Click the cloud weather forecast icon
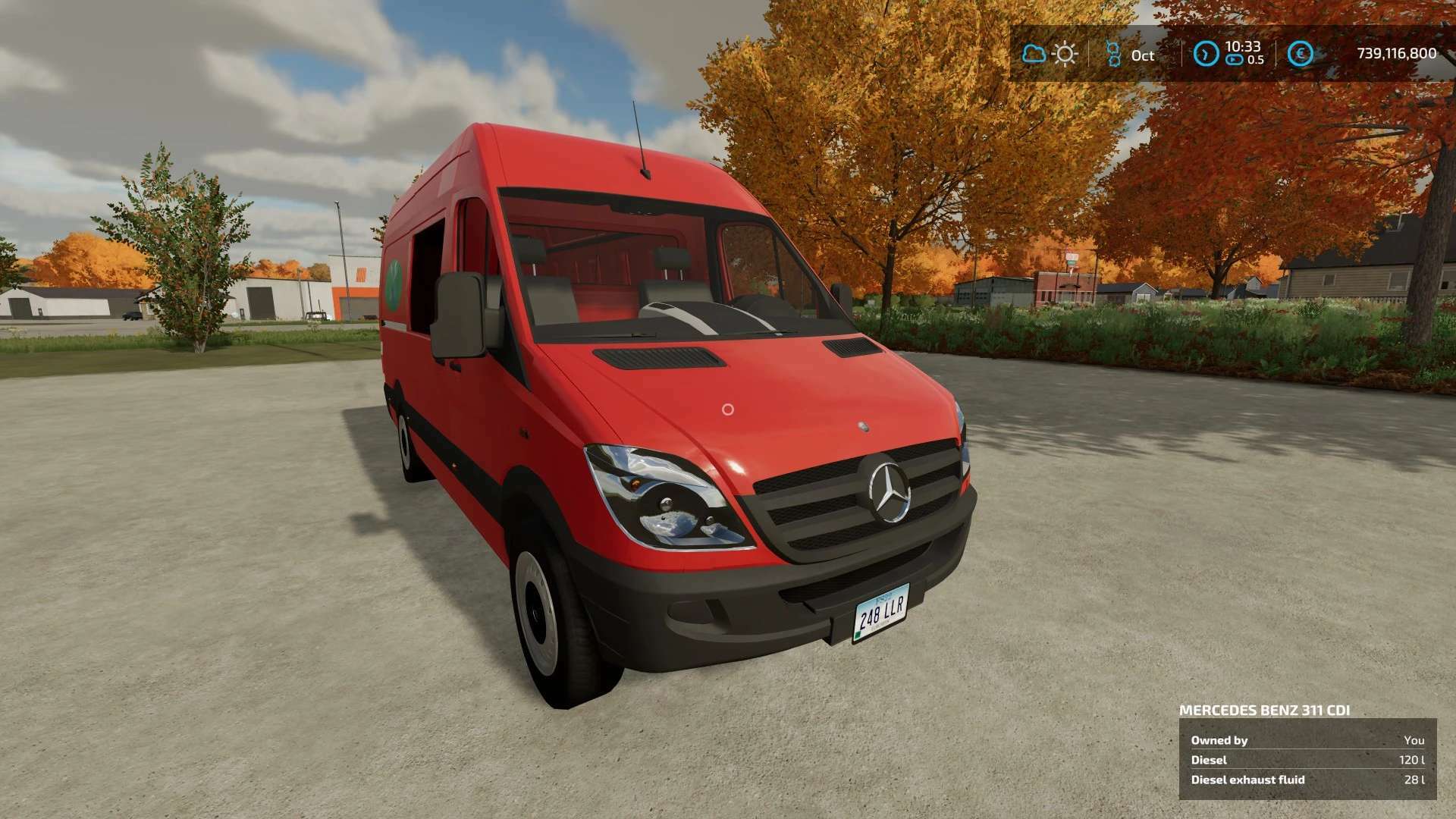The image size is (1456, 819). pyautogui.click(x=1034, y=54)
